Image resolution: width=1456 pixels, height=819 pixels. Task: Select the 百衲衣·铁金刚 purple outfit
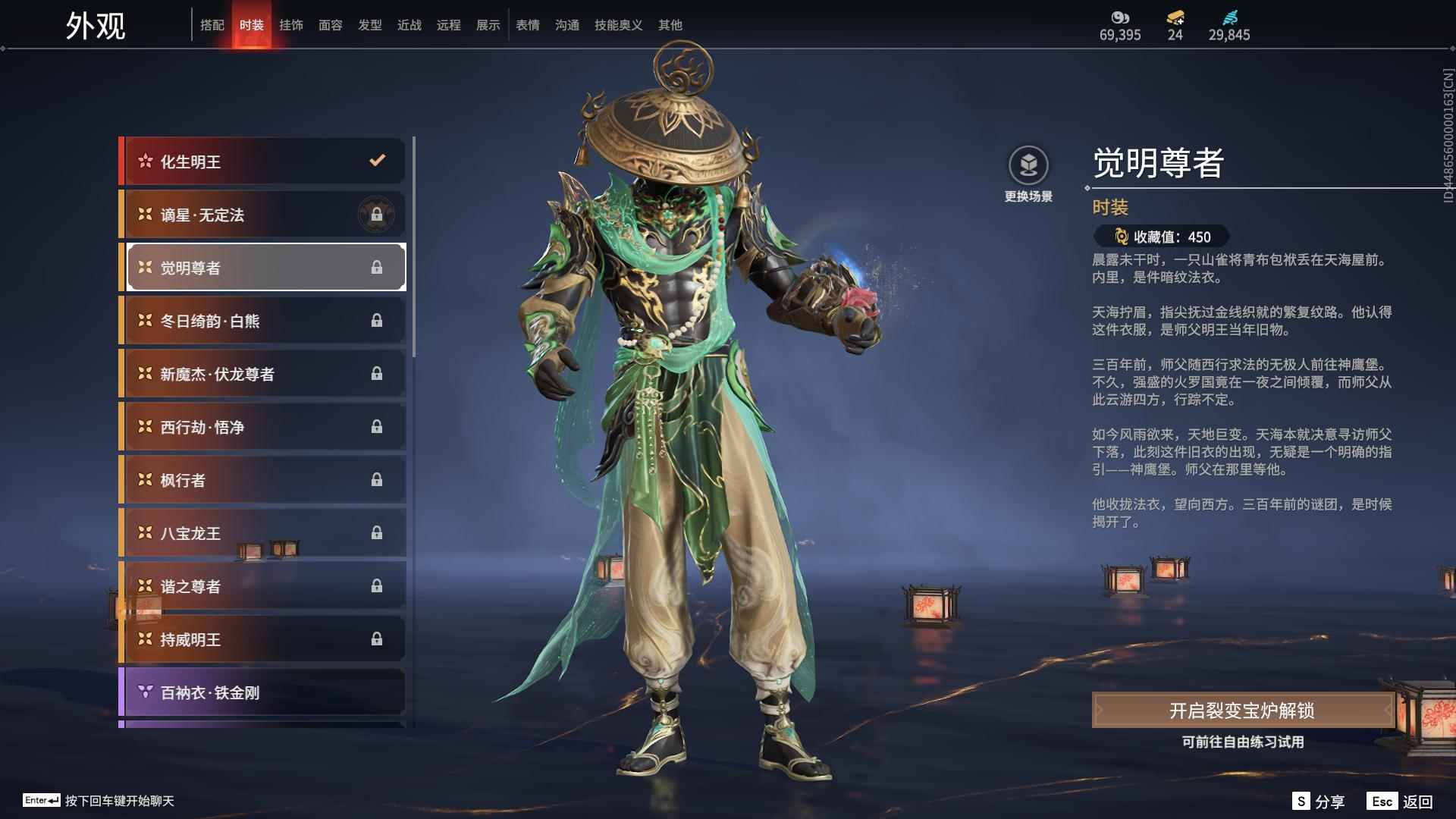coord(263,692)
